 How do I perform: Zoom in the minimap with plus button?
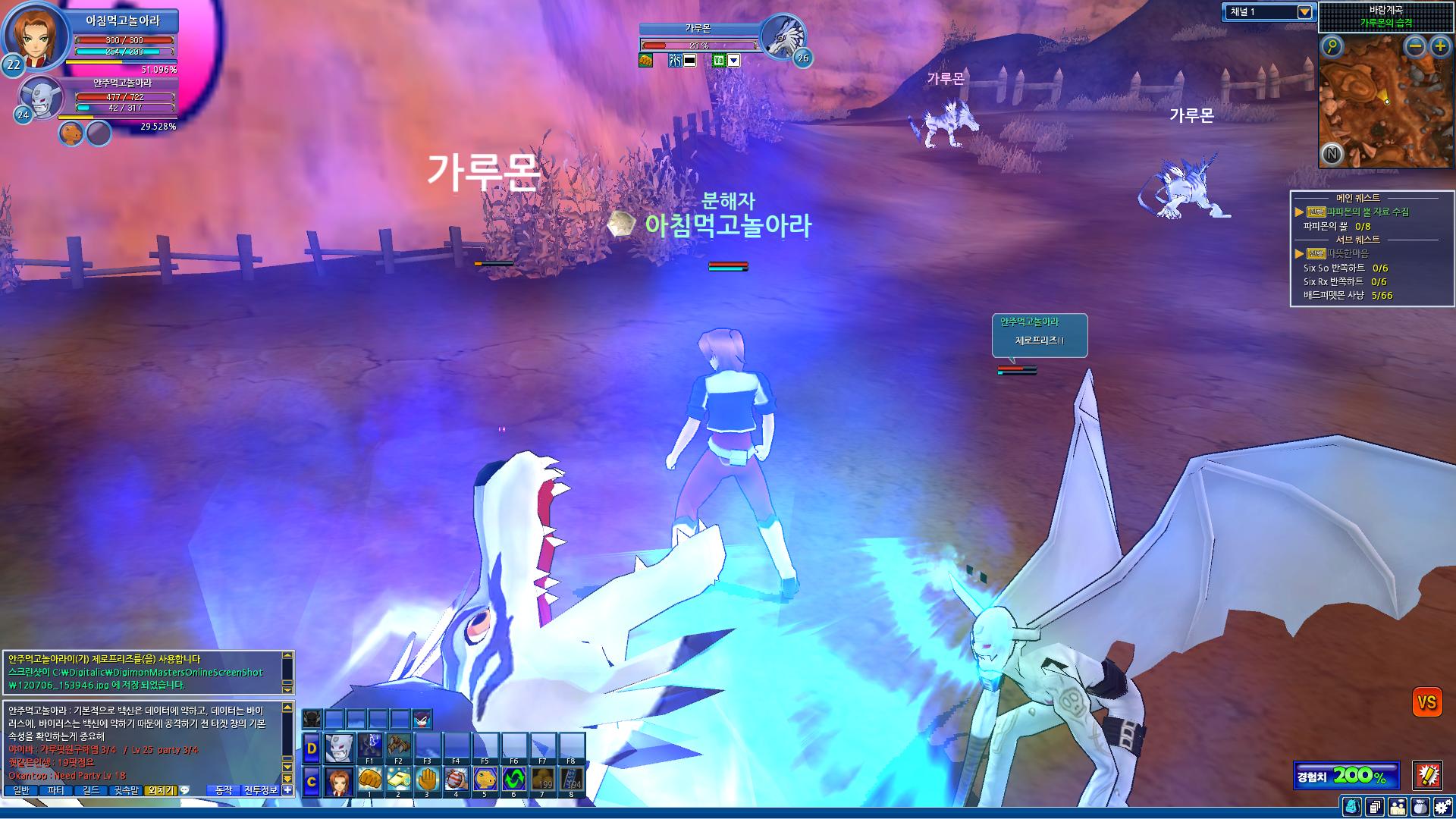click(x=1440, y=47)
